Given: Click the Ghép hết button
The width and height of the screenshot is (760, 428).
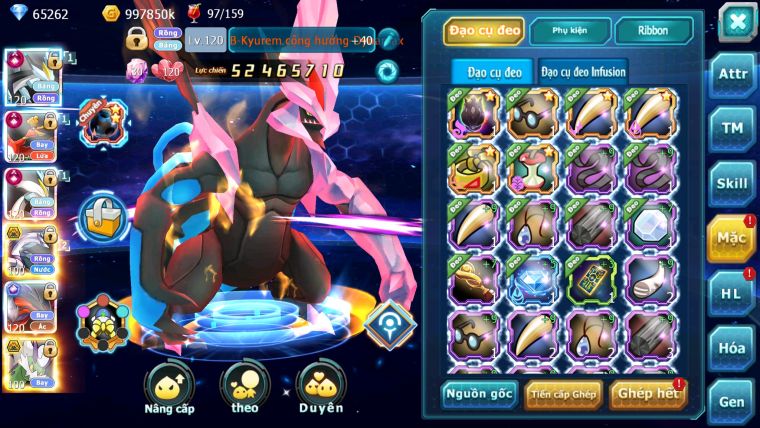Looking at the screenshot, I should [647, 394].
